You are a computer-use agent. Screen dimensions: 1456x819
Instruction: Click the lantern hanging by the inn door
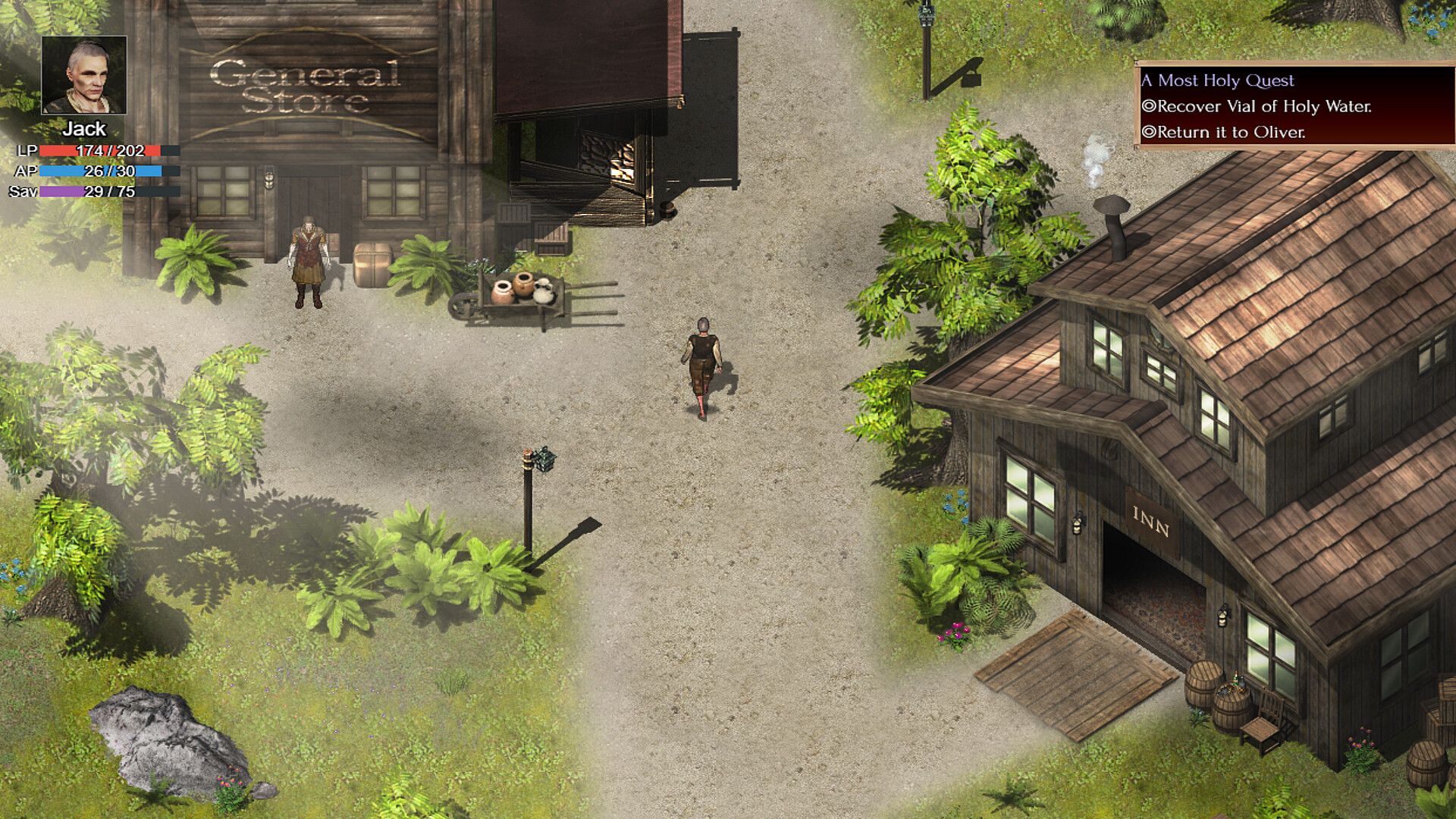[x=1076, y=523]
